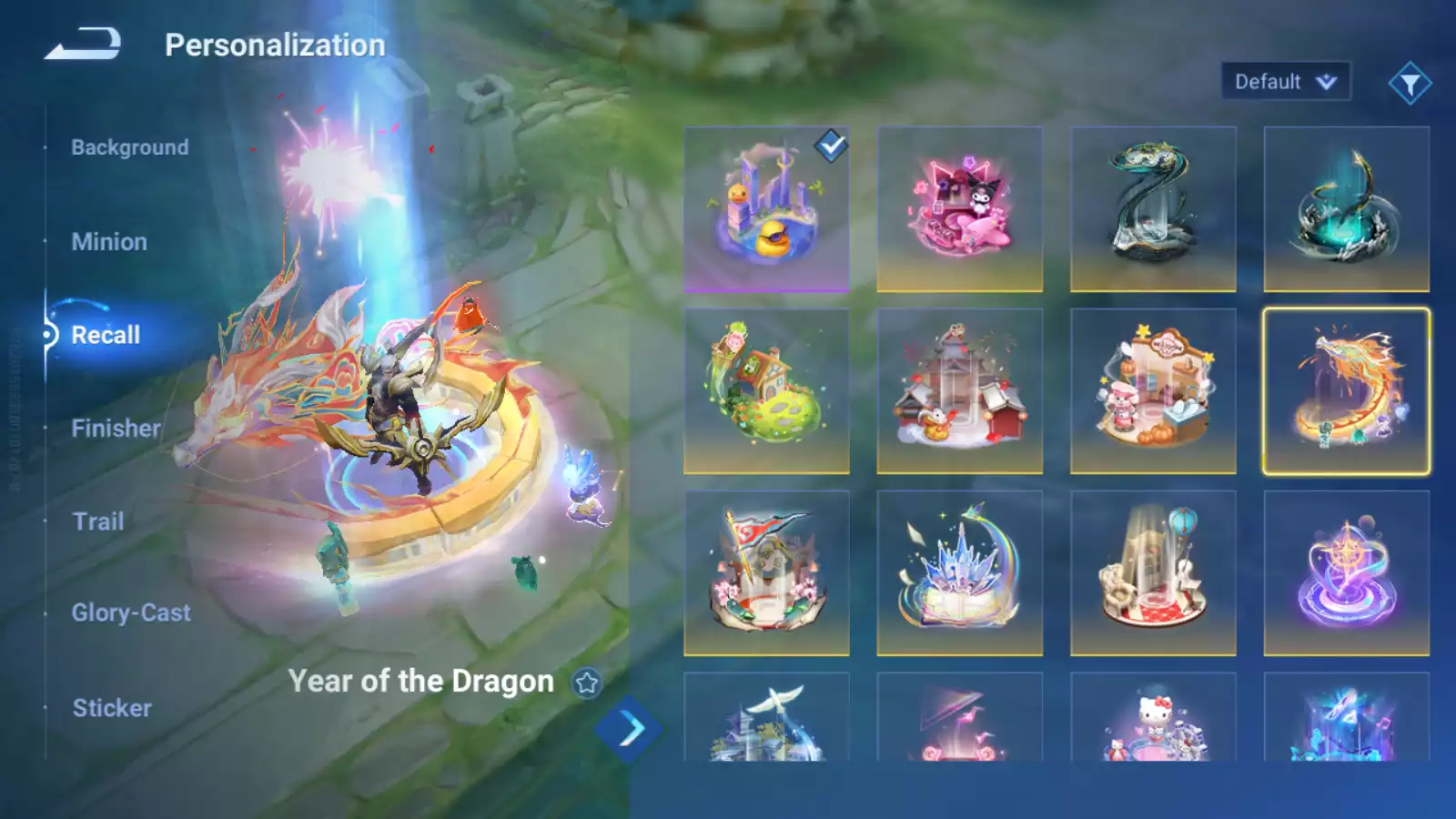Open the filter funnel button
The image size is (1456, 819).
(1410, 84)
